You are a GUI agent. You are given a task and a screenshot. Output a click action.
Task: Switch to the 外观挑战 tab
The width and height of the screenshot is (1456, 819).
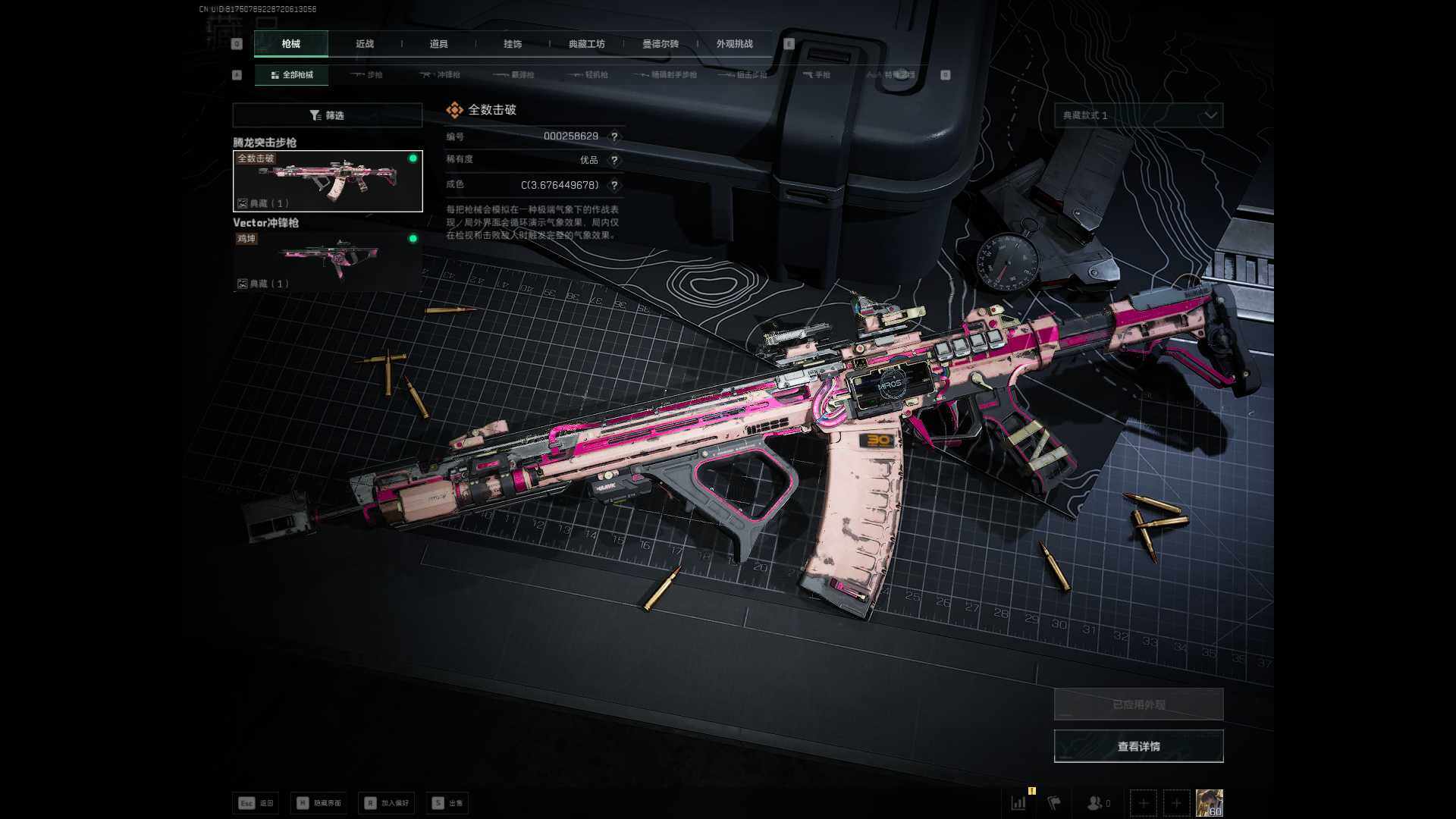[x=734, y=44]
